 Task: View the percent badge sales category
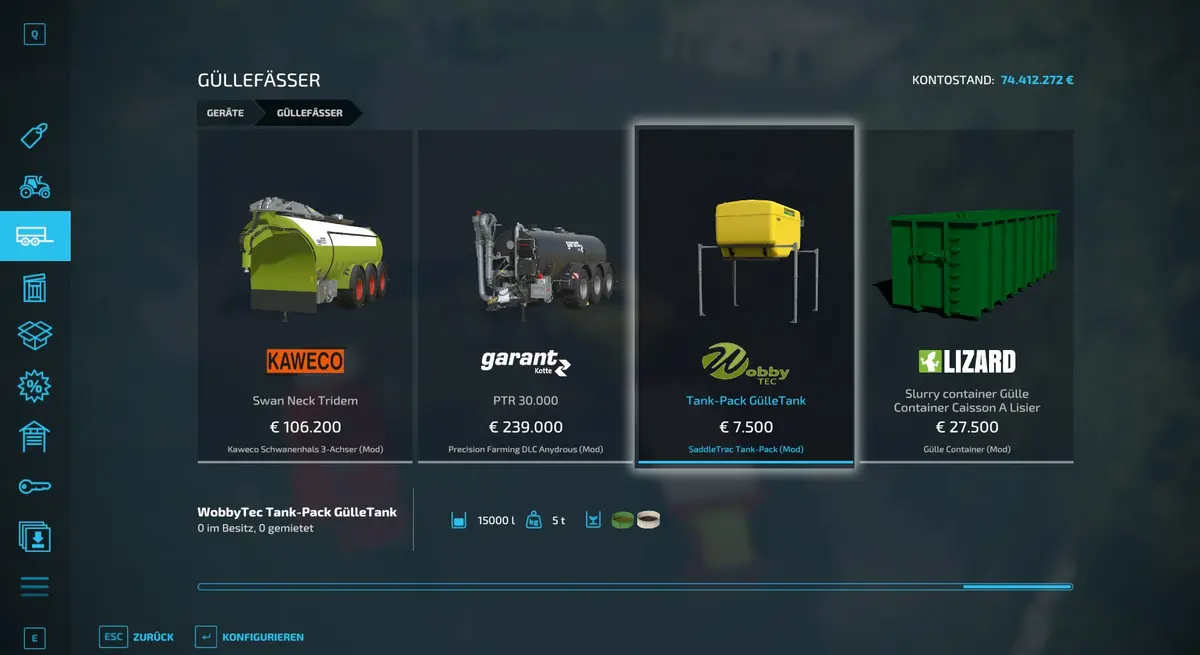pyautogui.click(x=35, y=386)
